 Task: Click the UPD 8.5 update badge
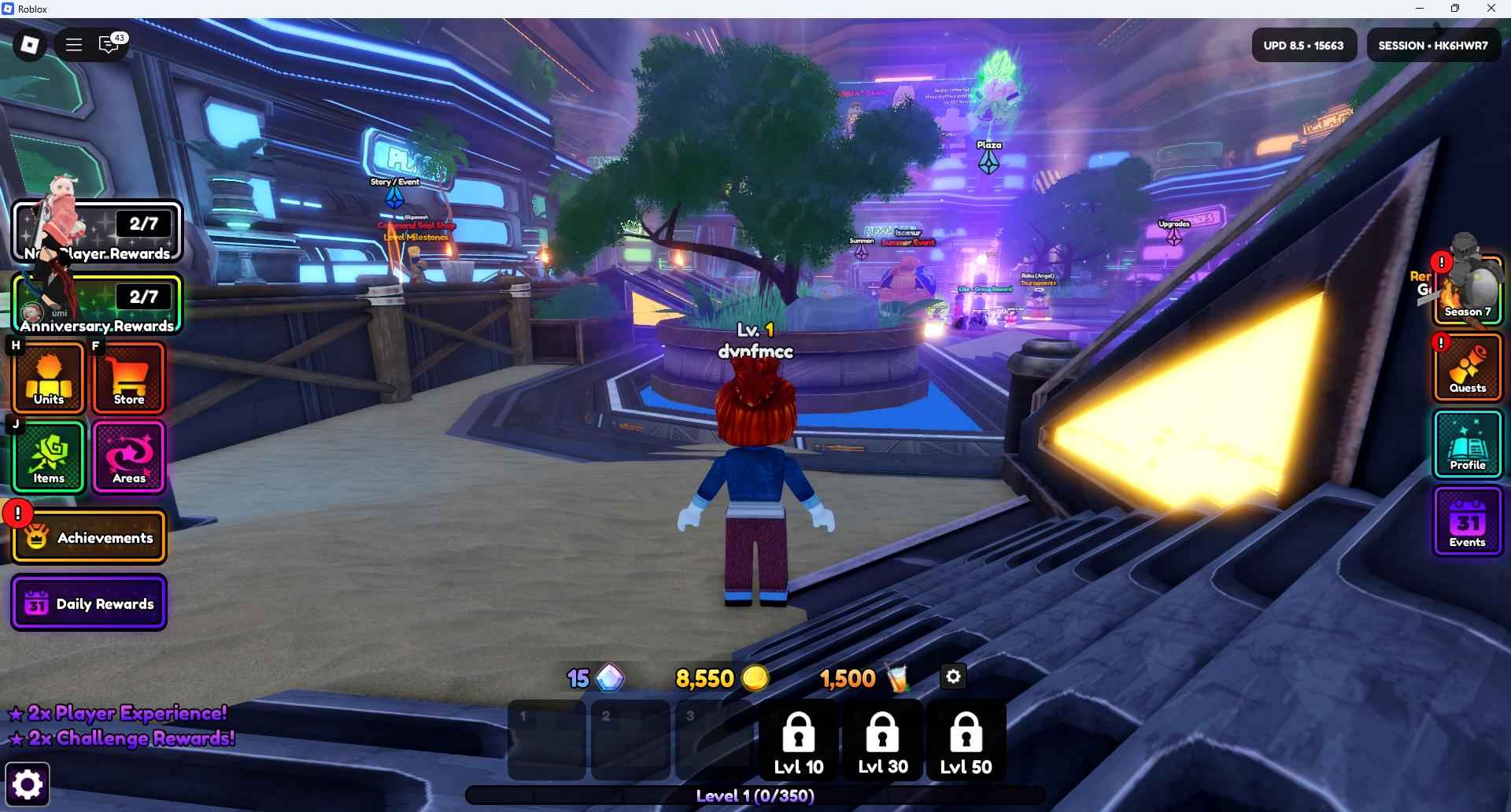coord(1303,44)
